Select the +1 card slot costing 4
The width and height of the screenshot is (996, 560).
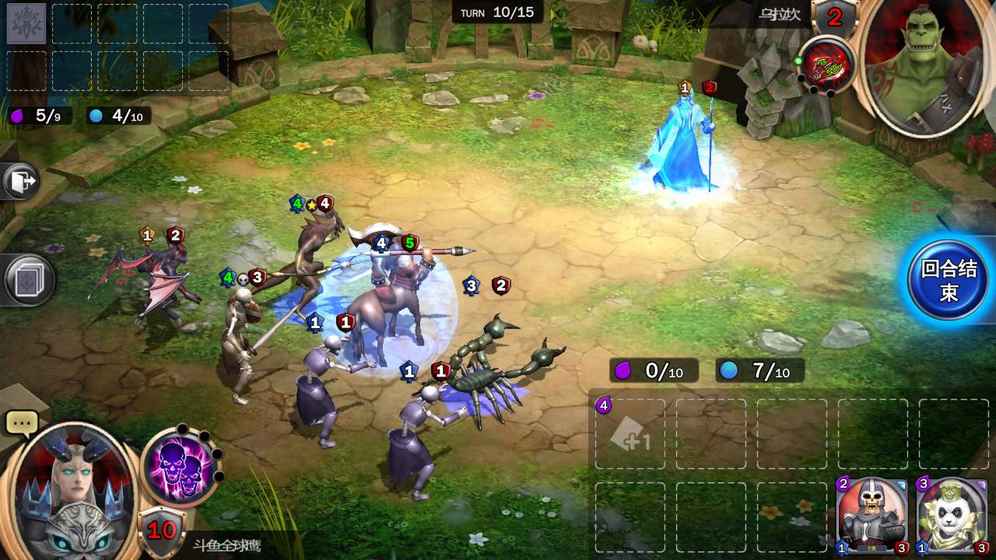pyautogui.click(x=630, y=434)
